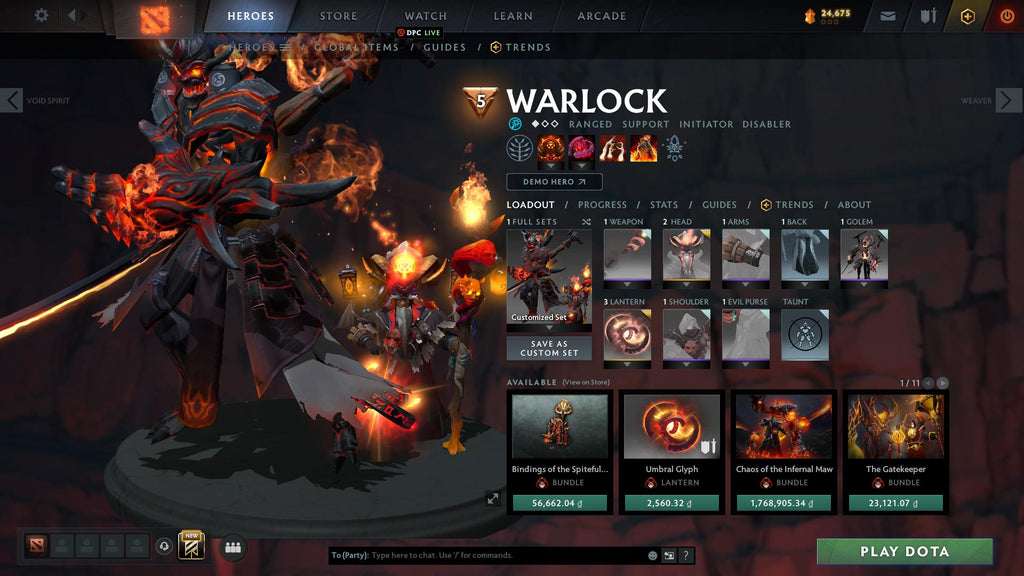Screen dimensions: 1024x576
Task: Switch to the hero Progress tab
Action: [x=602, y=205]
